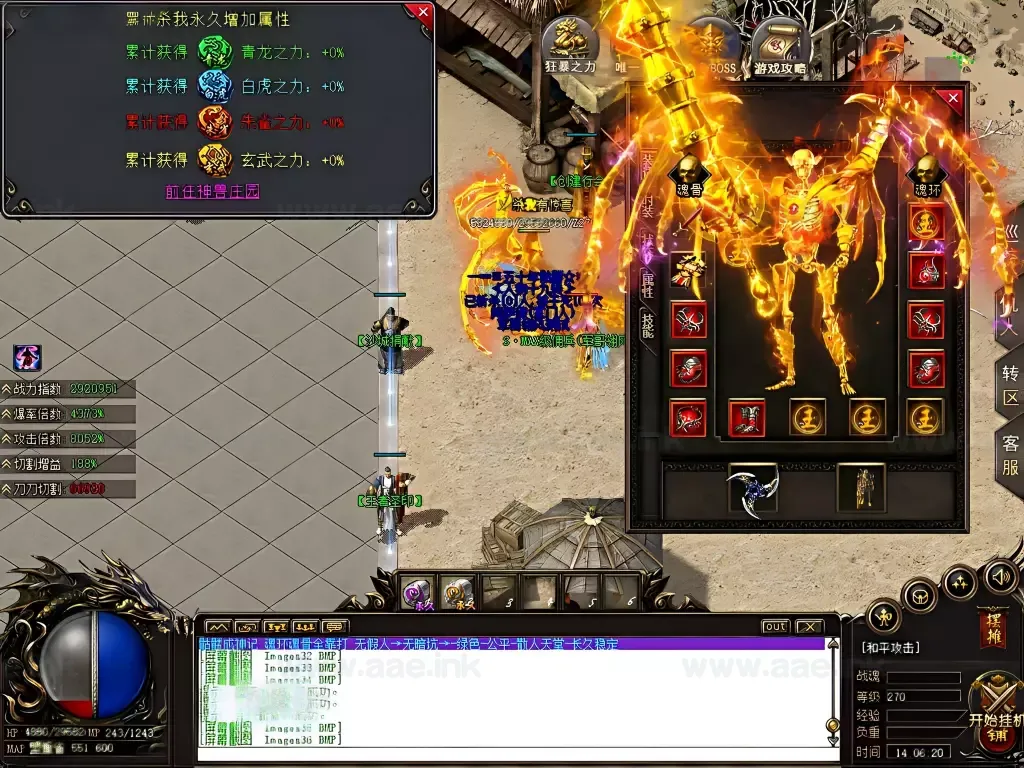Switch to the 属性 tab
This screenshot has width=1024, height=768.
coord(647,284)
